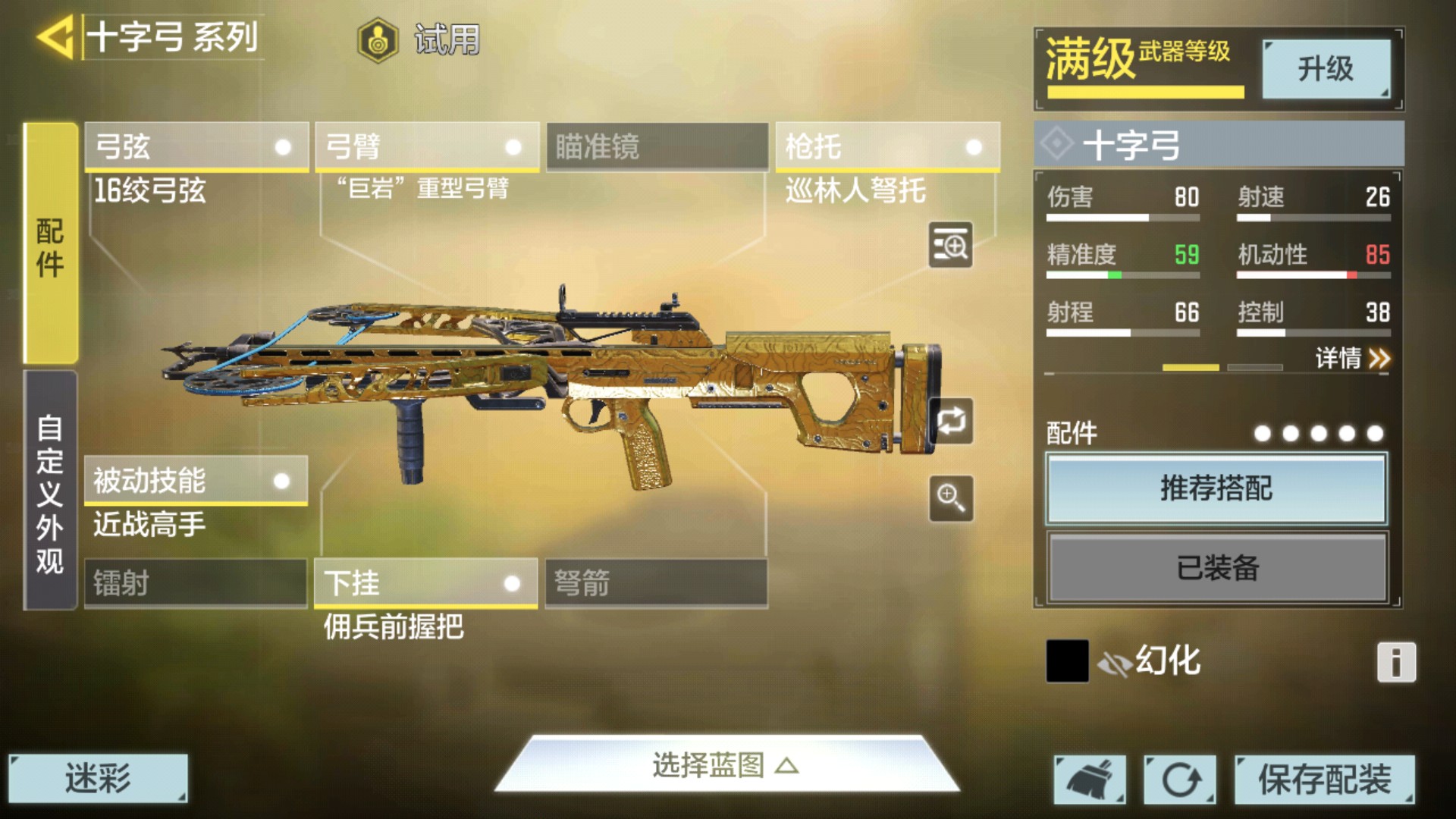Go back using the yellow arrow

[x=55, y=37]
